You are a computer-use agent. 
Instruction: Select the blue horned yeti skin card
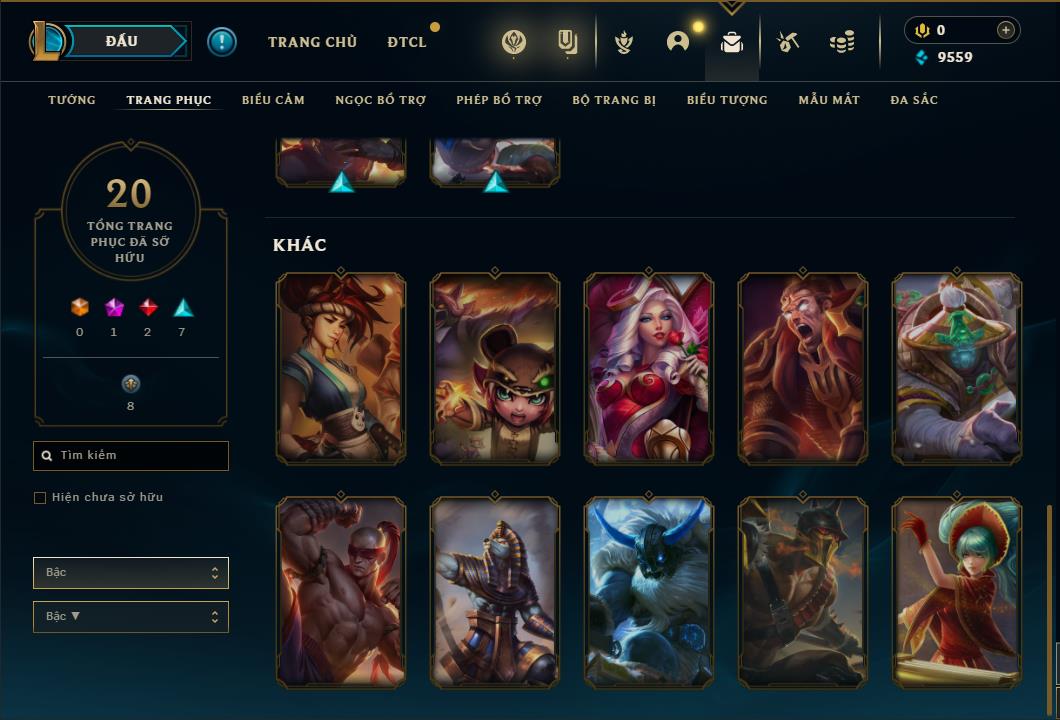649,592
